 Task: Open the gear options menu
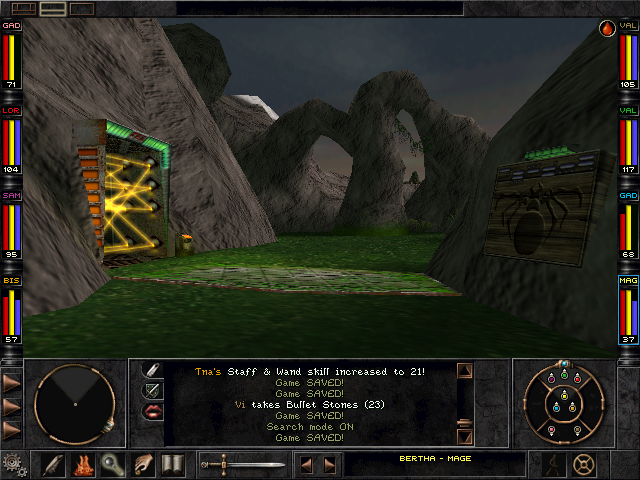tap(12, 464)
